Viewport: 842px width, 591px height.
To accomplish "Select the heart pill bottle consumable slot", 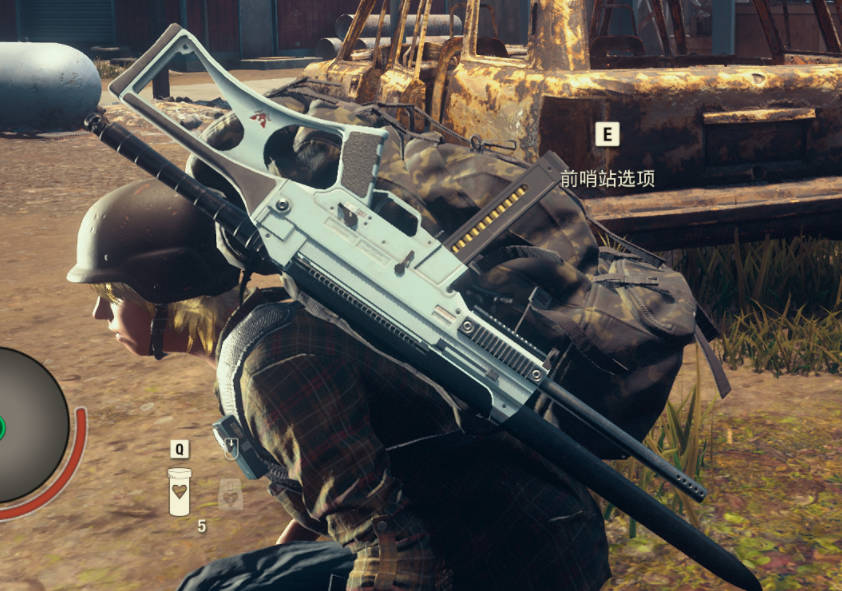I will point(179,491).
